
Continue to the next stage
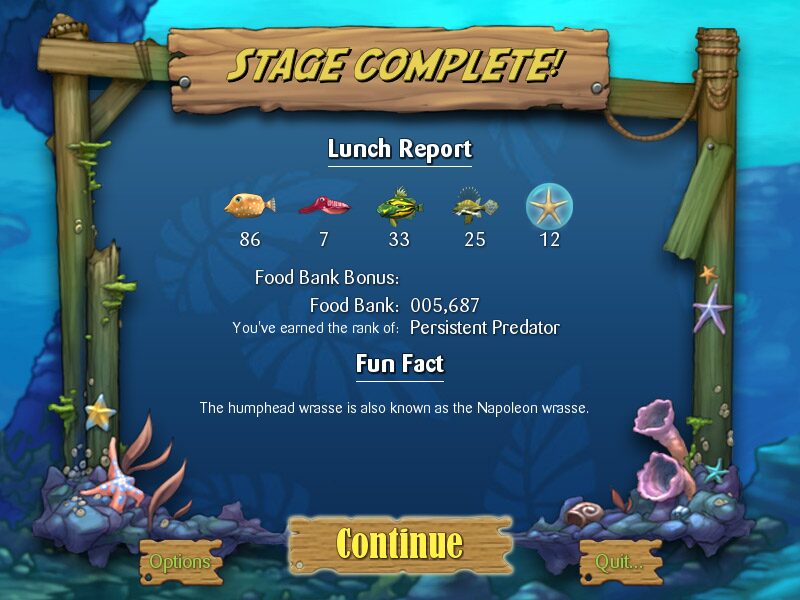click(x=400, y=543)
